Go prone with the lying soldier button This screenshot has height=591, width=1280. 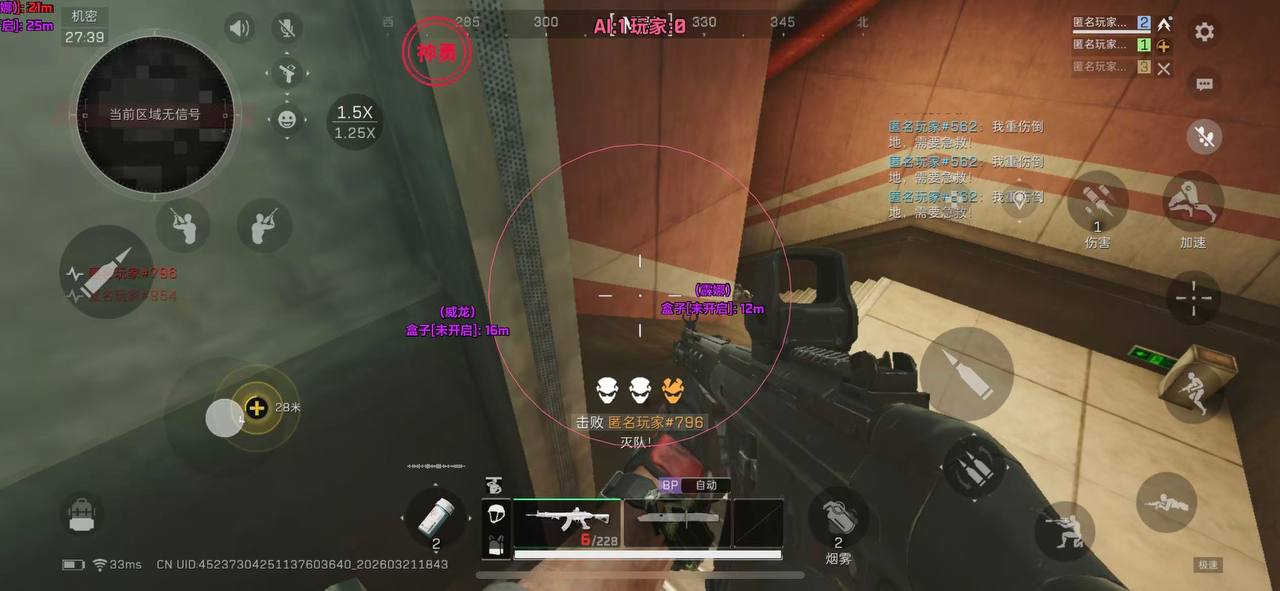pyautogui.click(x=1166, y=501)
